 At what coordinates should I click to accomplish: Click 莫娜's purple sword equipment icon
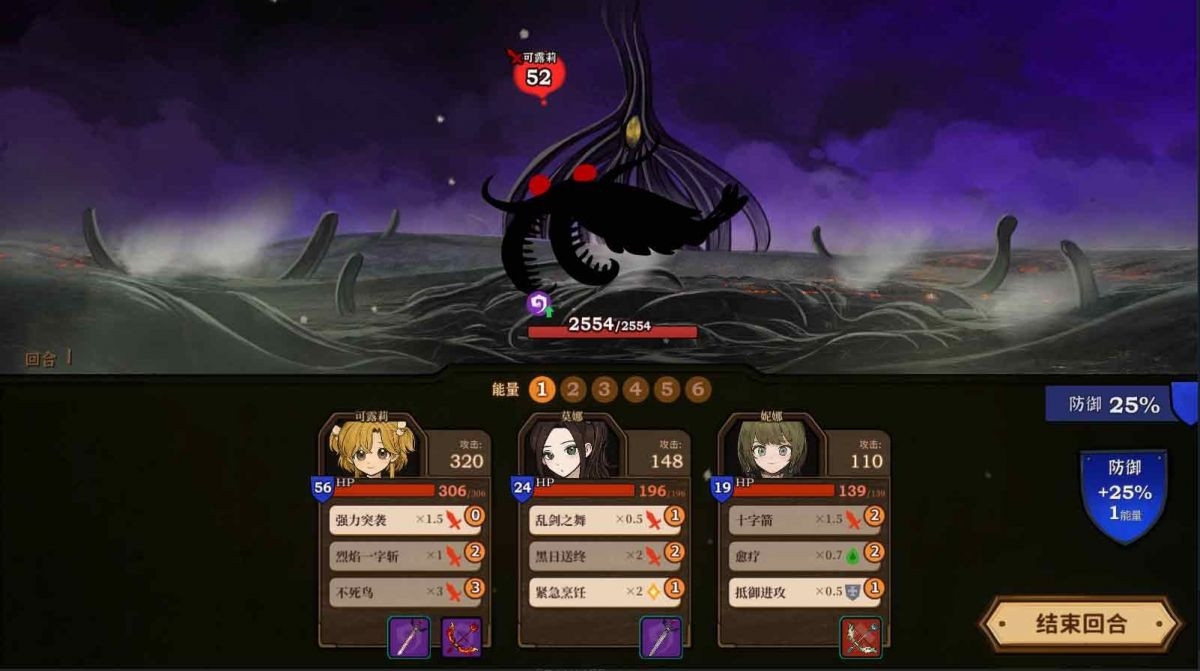coord(660,637)
